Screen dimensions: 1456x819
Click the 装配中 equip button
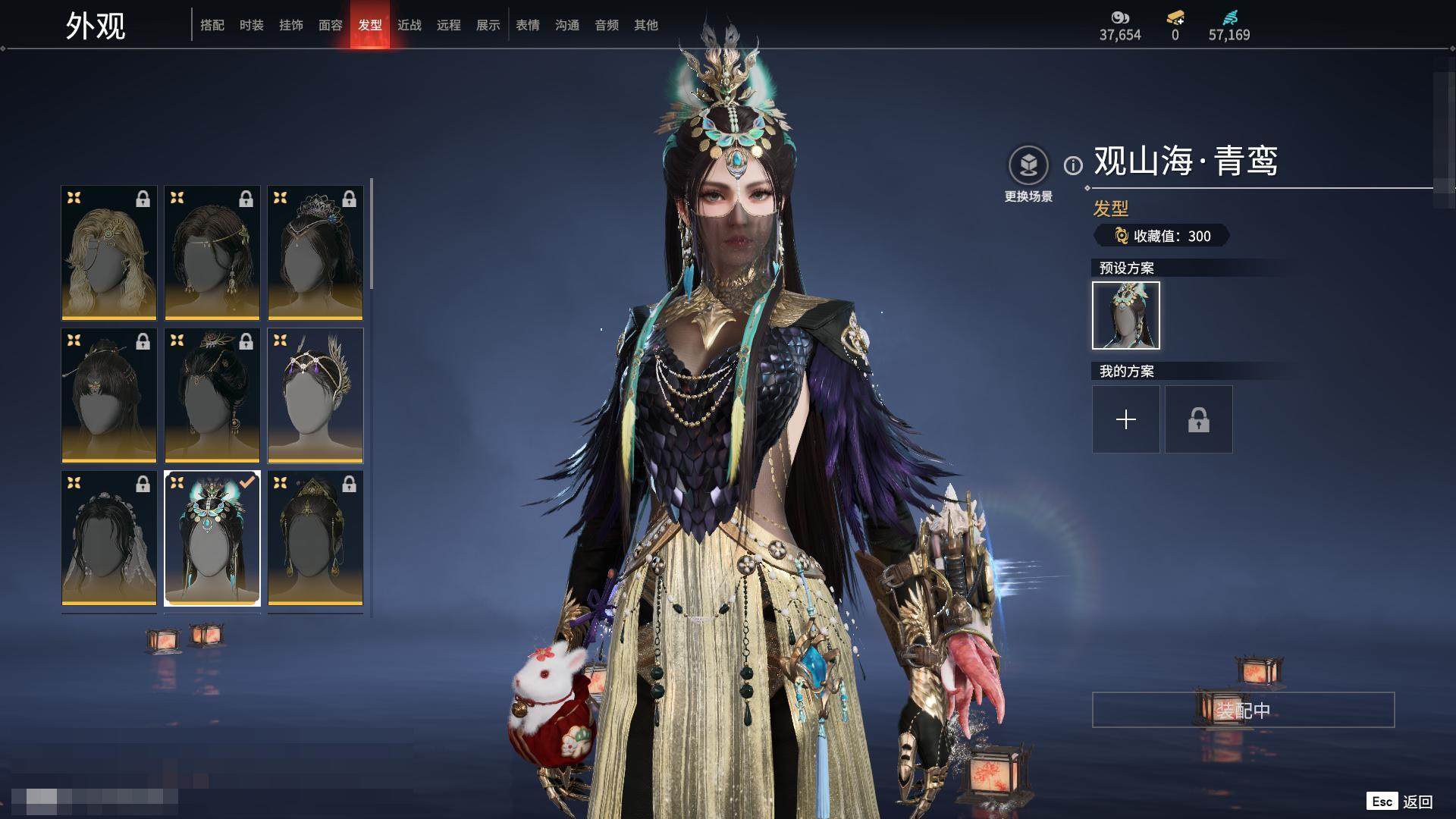[x=1243, y=710]
